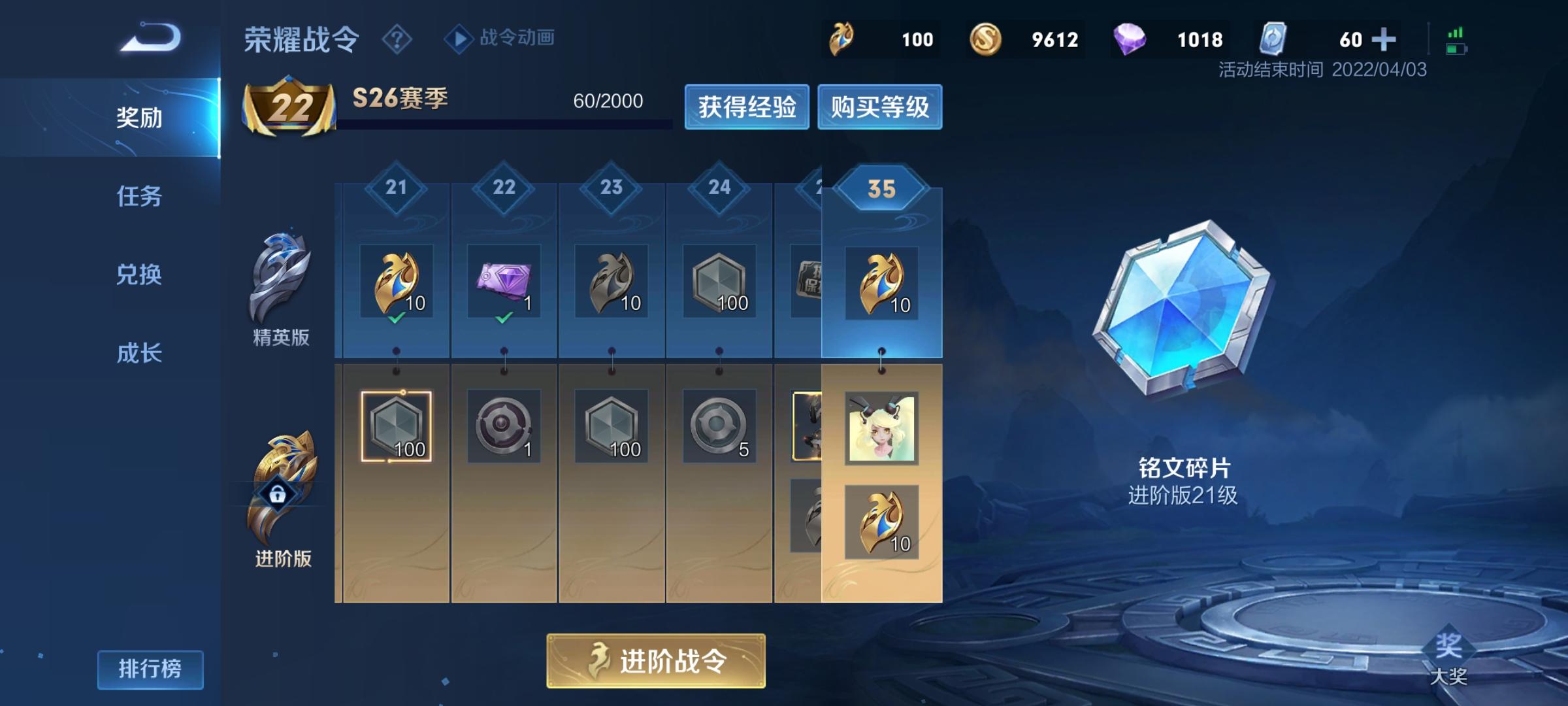Click the lock on the 进阶版 badge

click(x=277, y=494)
